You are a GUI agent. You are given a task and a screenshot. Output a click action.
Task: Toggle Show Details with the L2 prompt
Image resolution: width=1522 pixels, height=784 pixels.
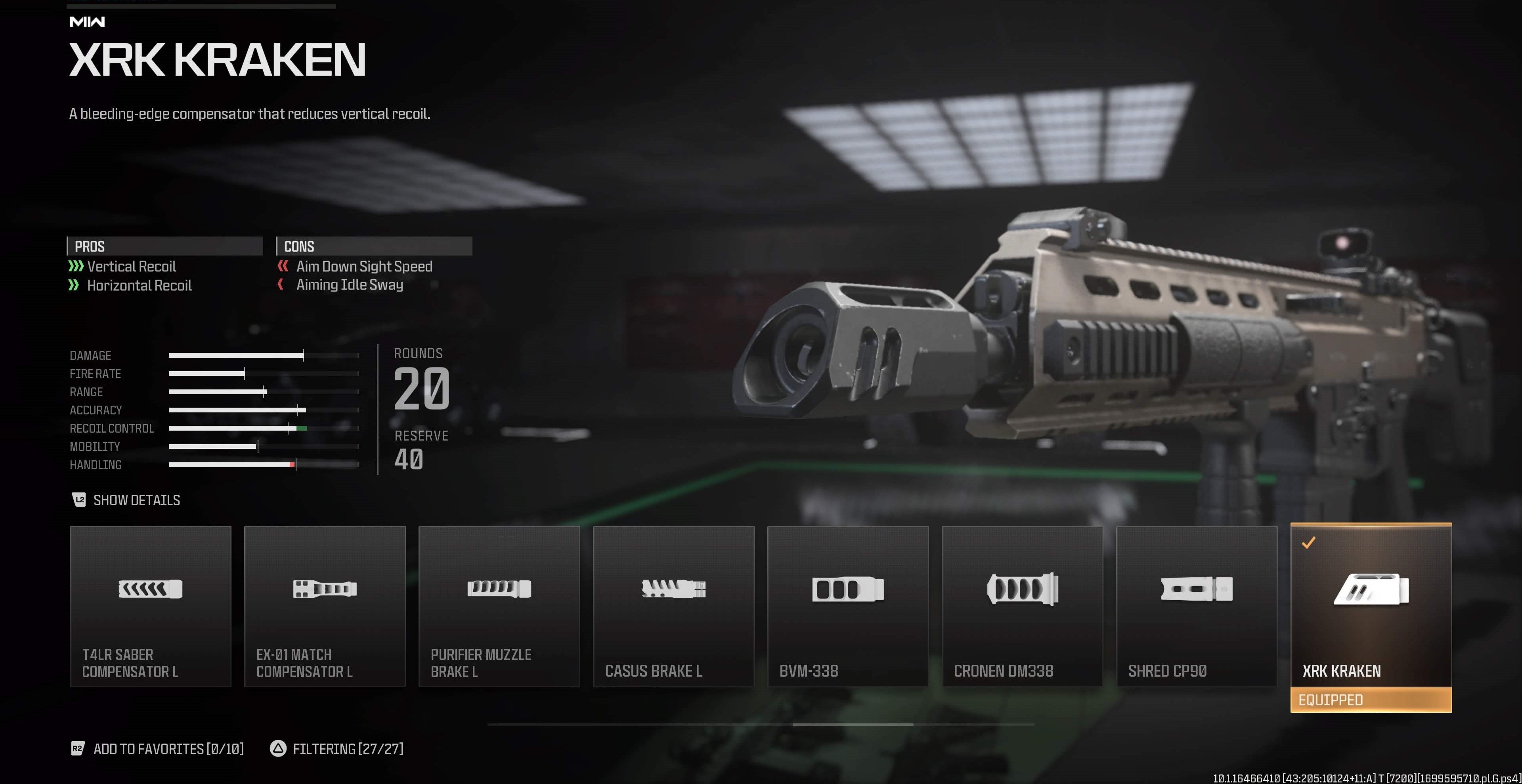click(x=126, y=501)
